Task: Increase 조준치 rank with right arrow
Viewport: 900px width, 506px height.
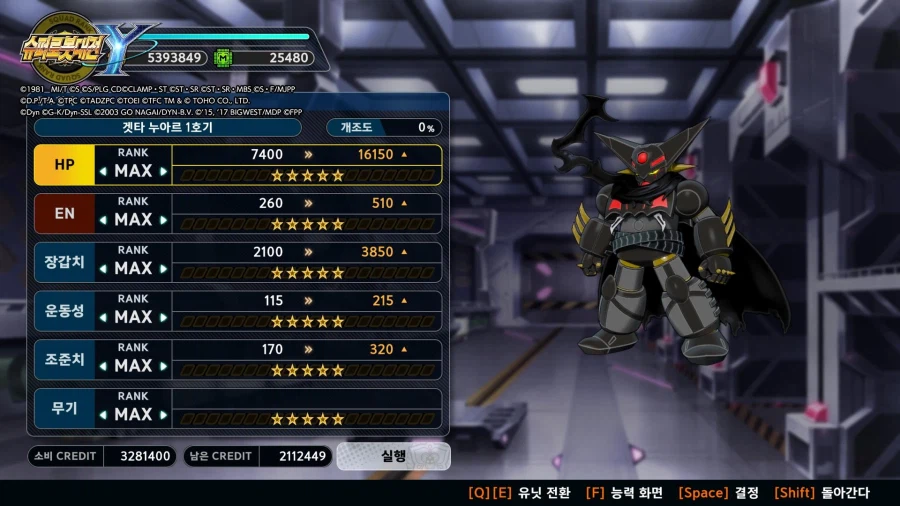Action: [x=163, y=367]
